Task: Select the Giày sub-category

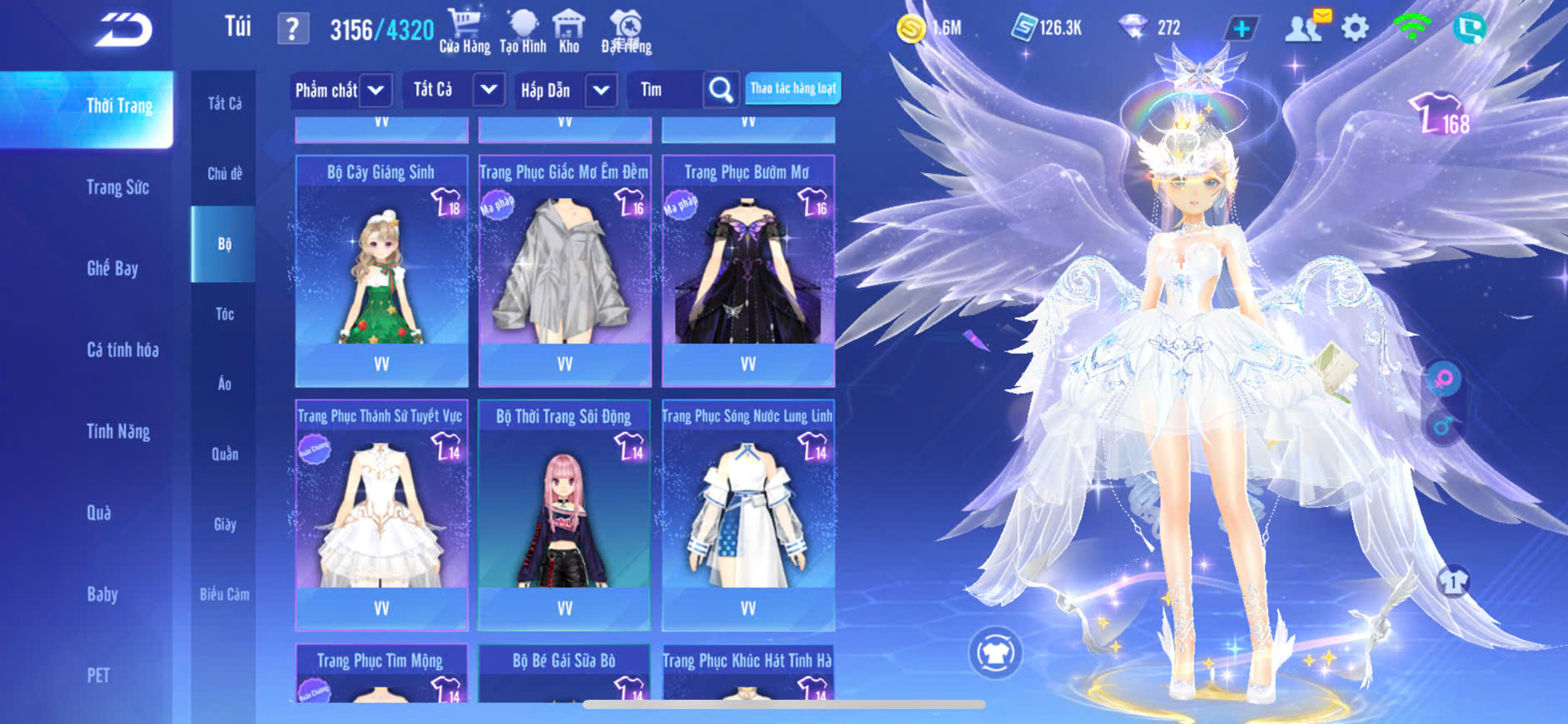Action: pos(224,524)
